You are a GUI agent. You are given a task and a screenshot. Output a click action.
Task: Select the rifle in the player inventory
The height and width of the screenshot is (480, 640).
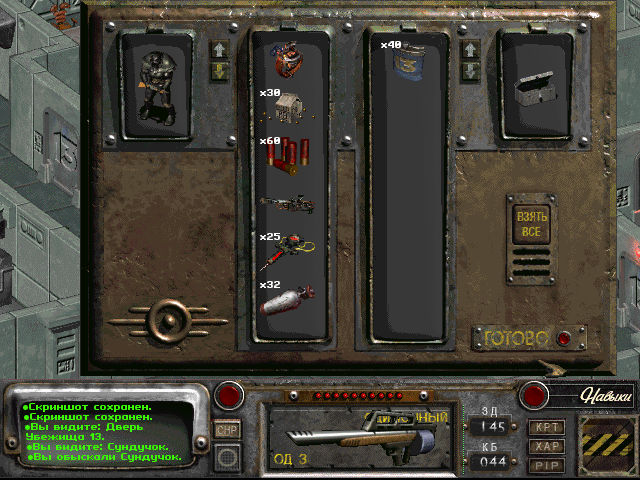point(288,204)
